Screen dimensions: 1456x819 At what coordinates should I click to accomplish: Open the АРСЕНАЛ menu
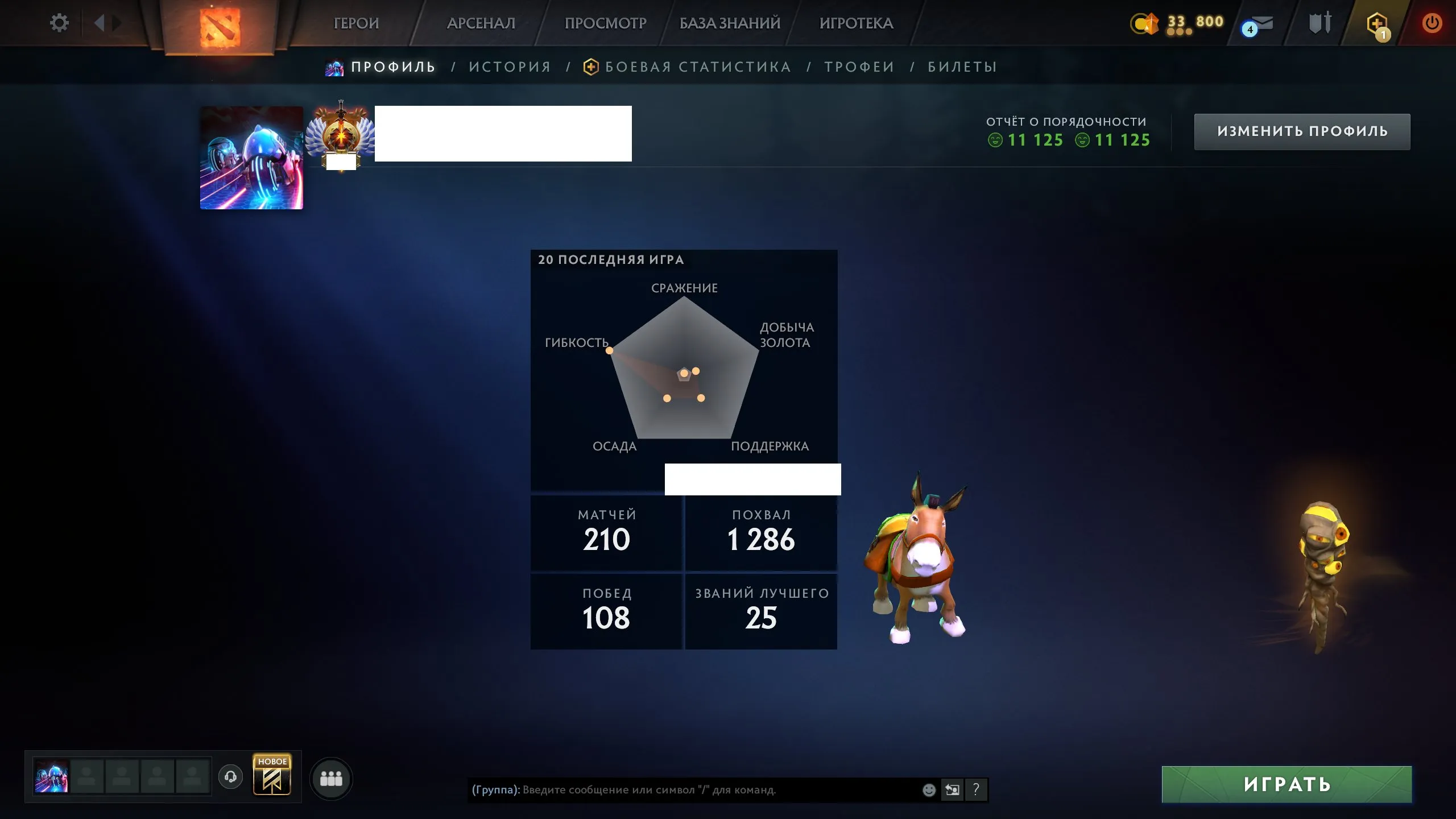(481, 23)
